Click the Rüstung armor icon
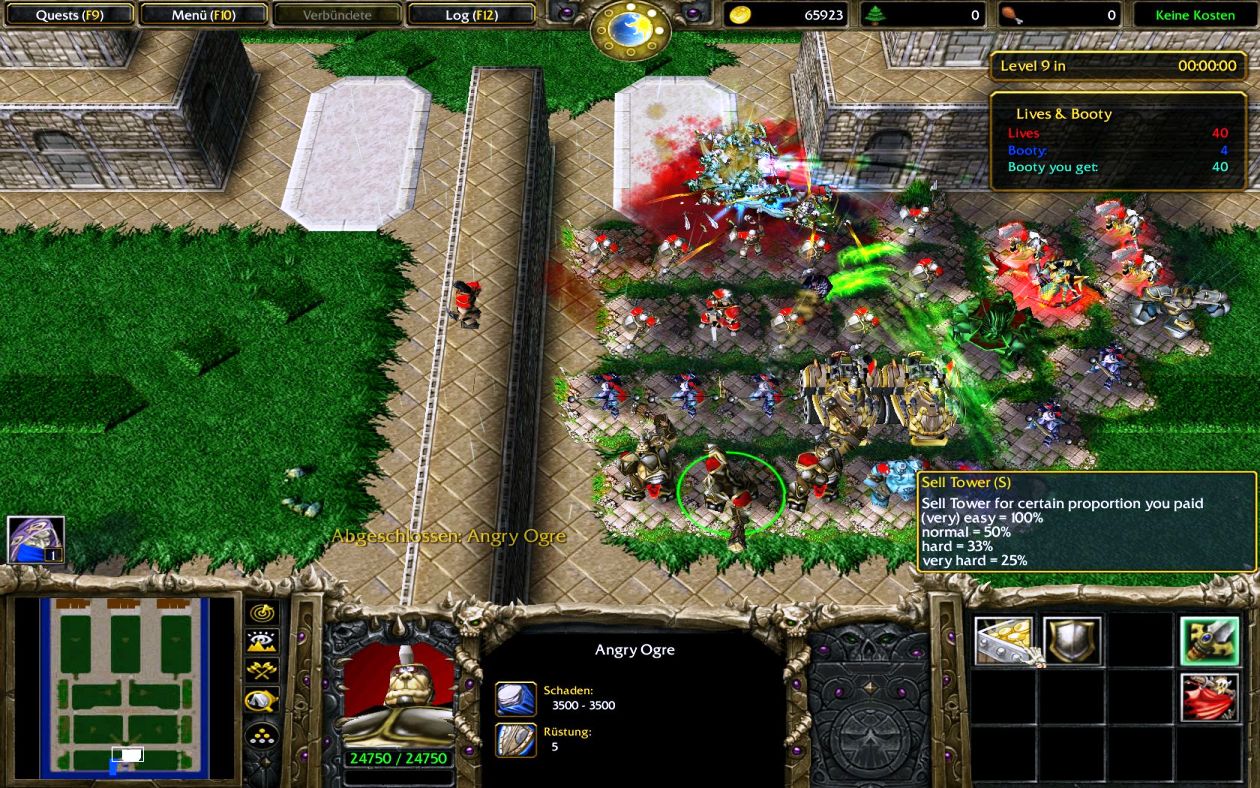 pos(516,740)
